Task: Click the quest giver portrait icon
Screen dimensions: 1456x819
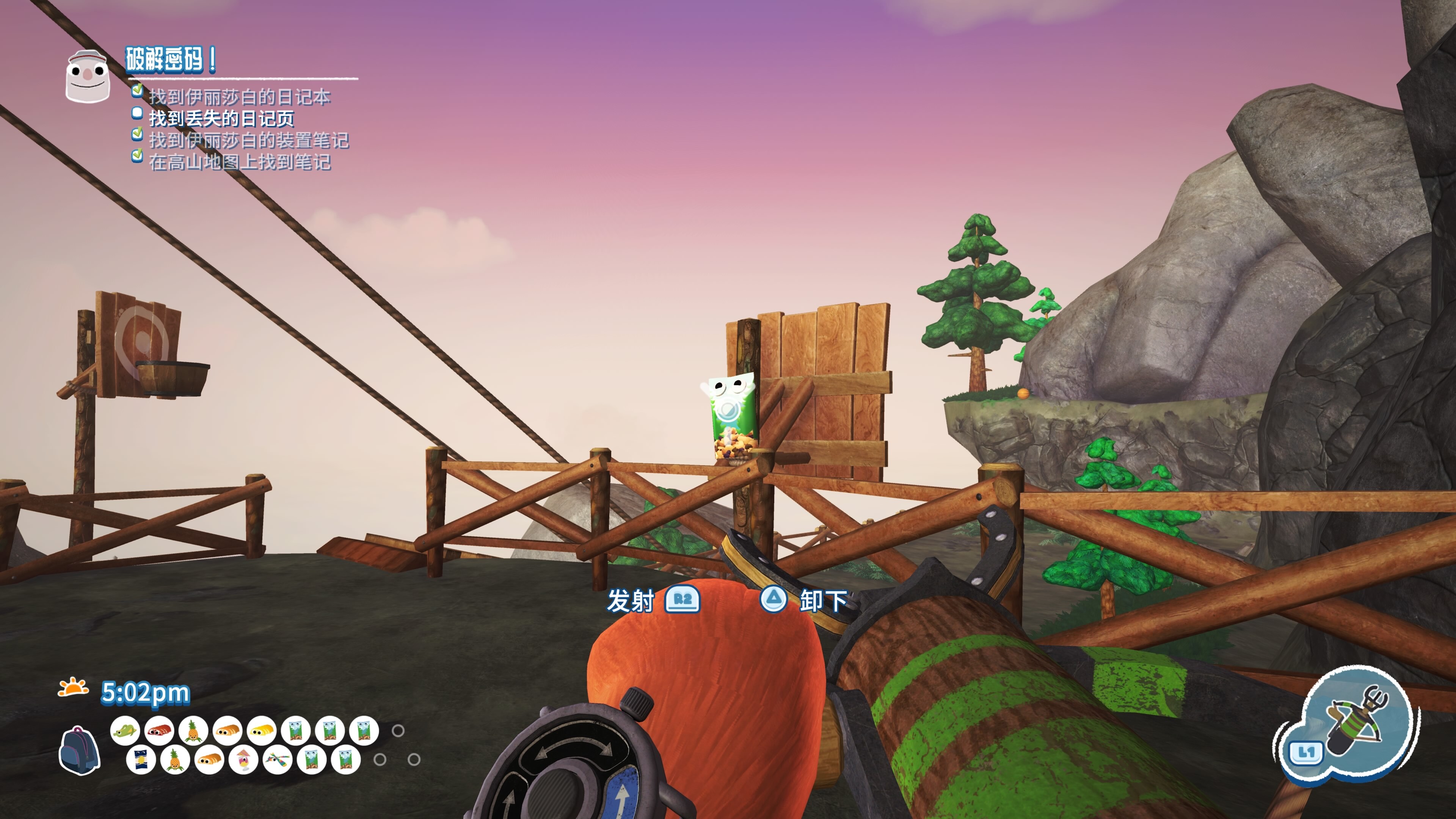Action: pyautogui.click(x=88, y=76)
